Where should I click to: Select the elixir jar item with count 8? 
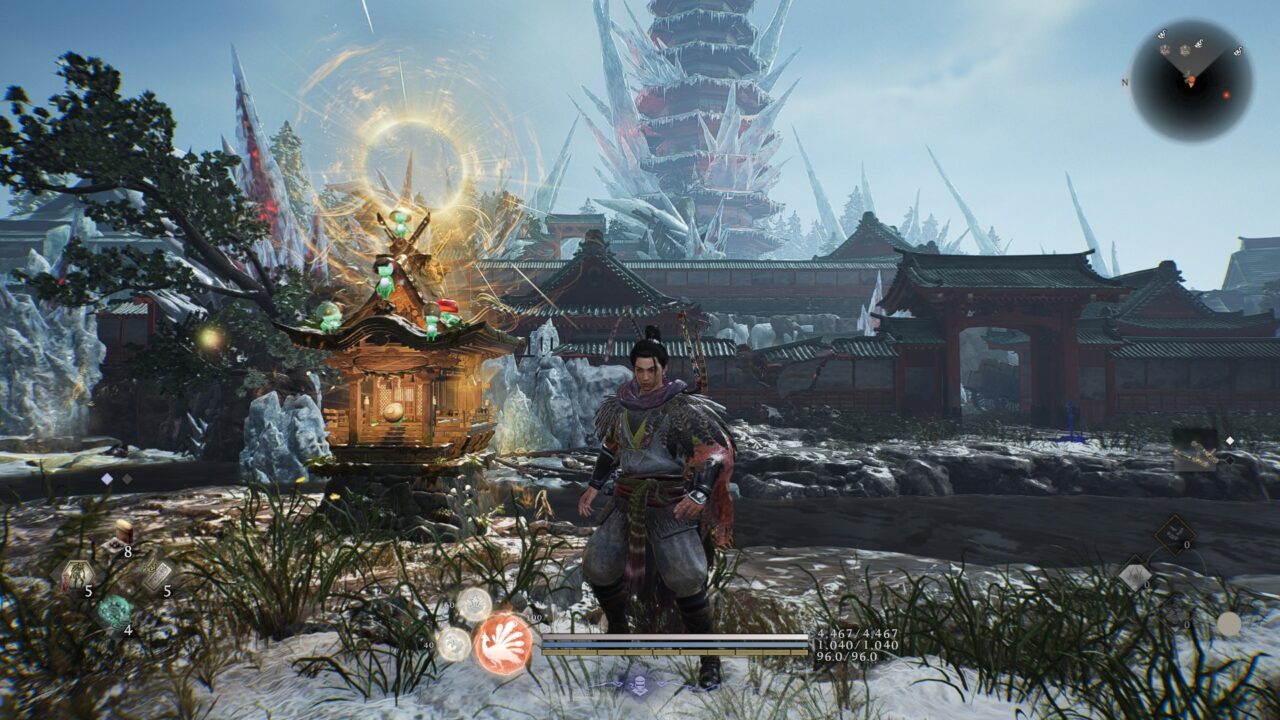pyautogui.click(x=123, y=532)
